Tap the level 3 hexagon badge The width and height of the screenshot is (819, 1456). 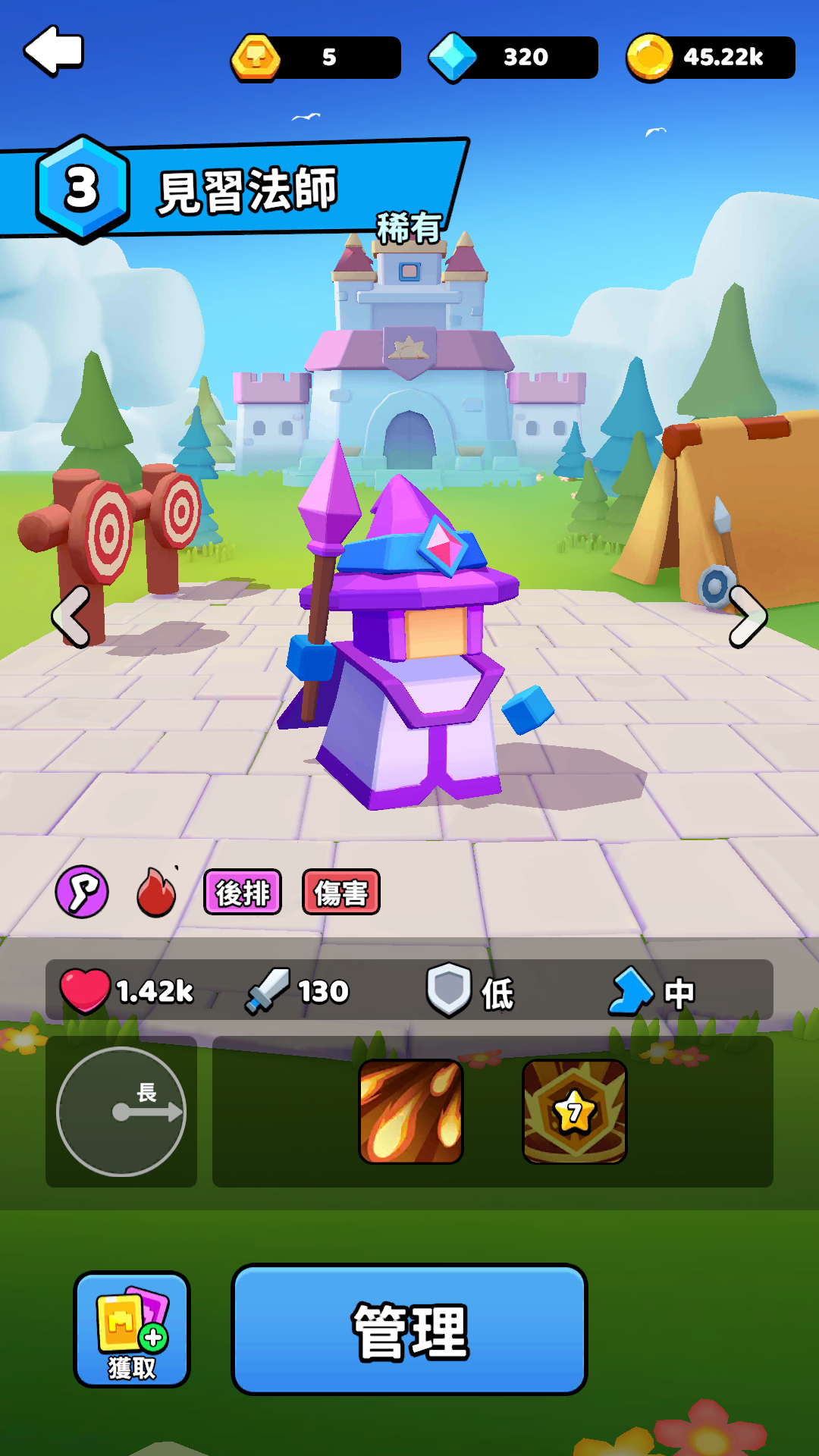(82, 189)
